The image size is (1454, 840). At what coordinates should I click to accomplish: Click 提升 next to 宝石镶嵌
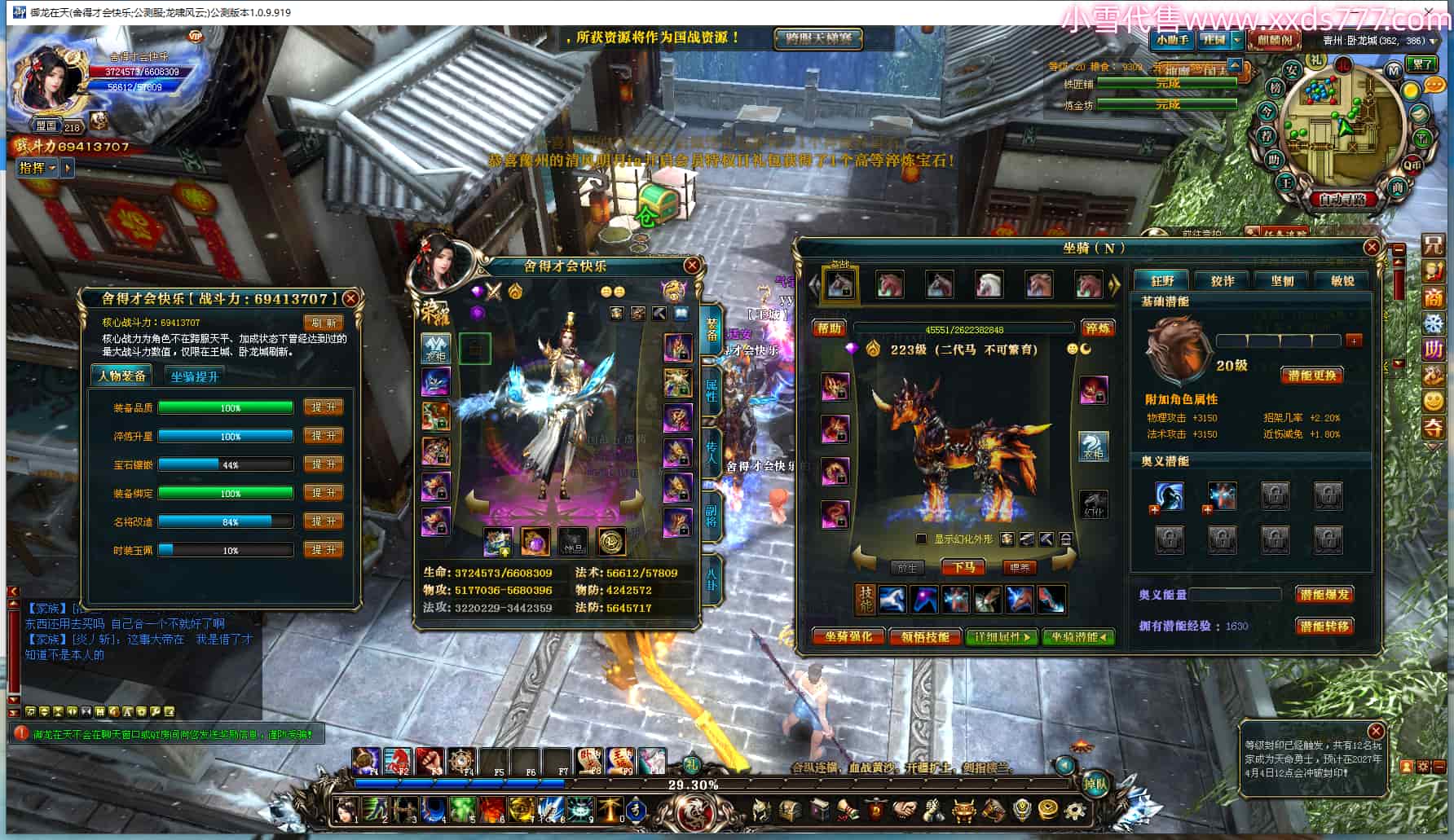click(x=323, y=464)
